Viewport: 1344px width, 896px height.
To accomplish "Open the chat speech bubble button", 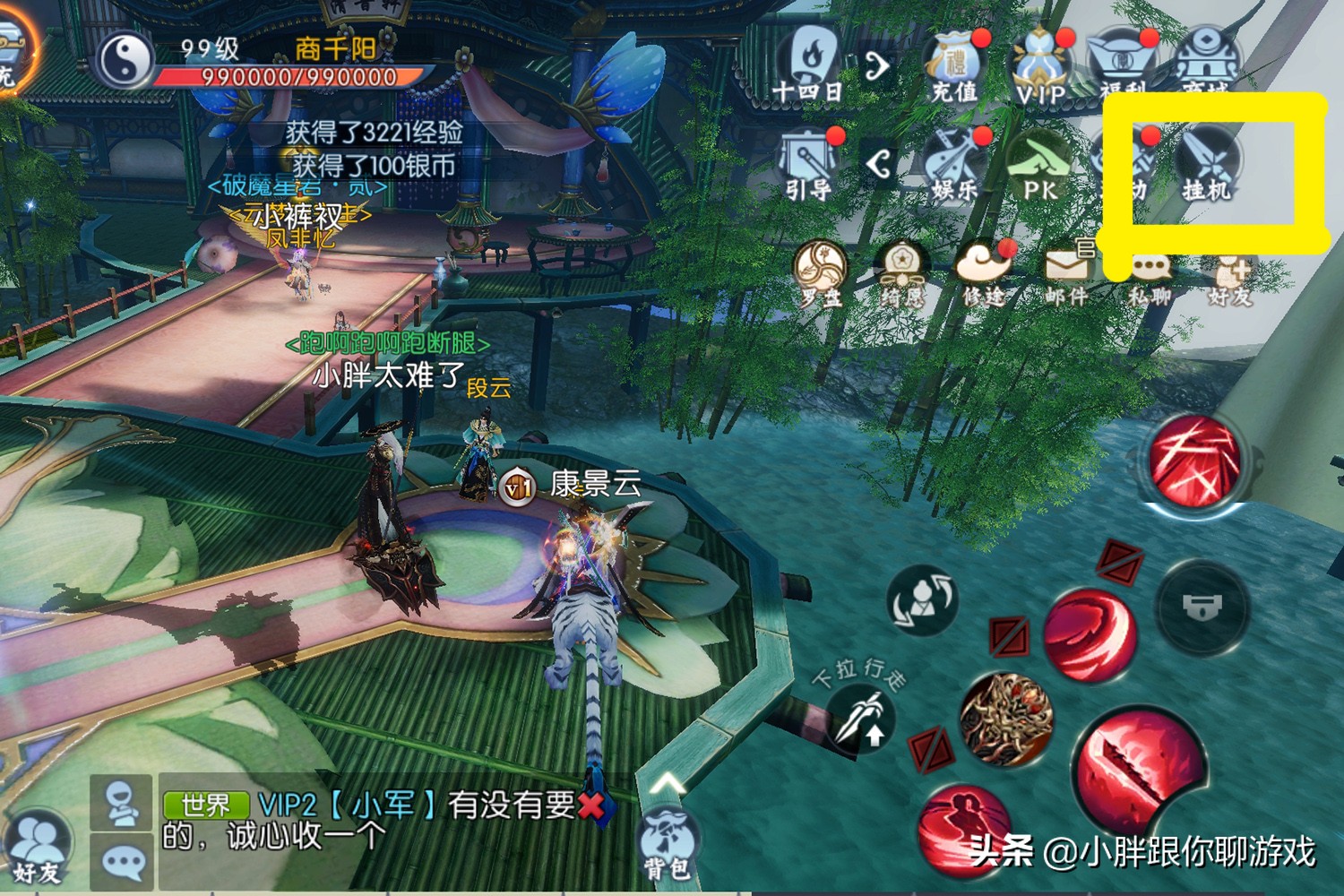I will point(123,861).
